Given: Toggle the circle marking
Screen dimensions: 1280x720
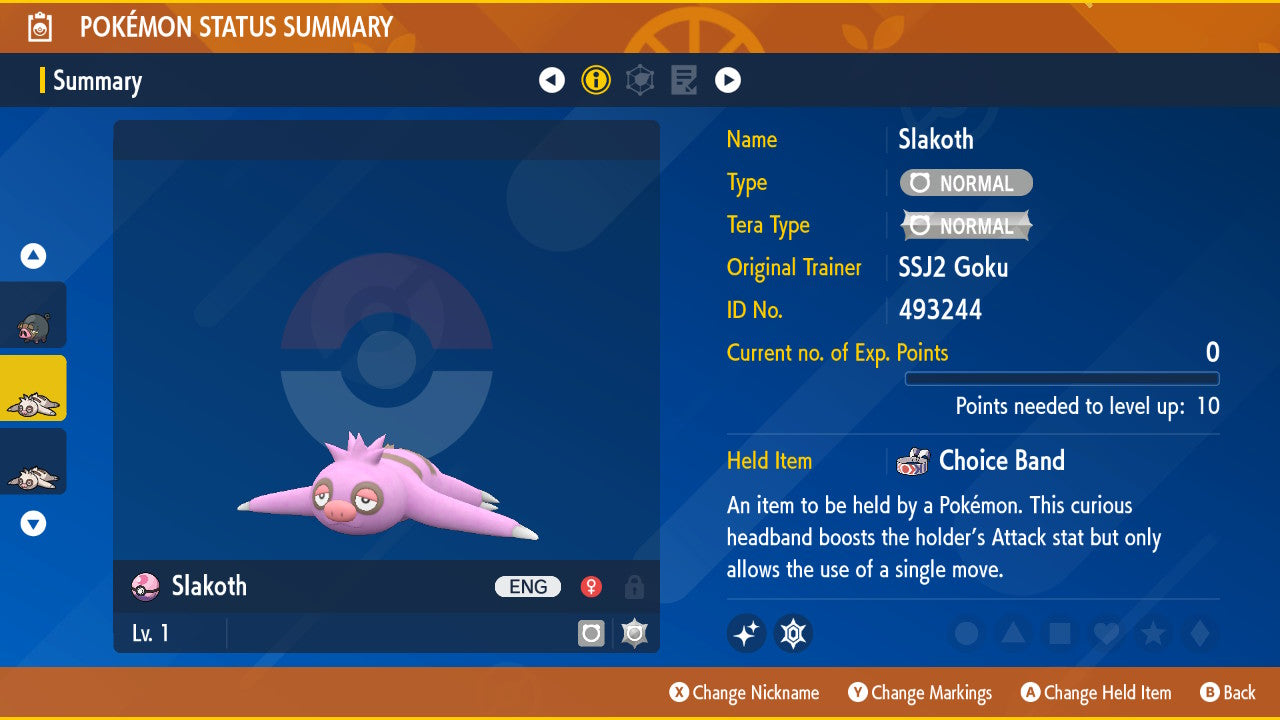Looking at the screenshot, I should tap(966, 634).
